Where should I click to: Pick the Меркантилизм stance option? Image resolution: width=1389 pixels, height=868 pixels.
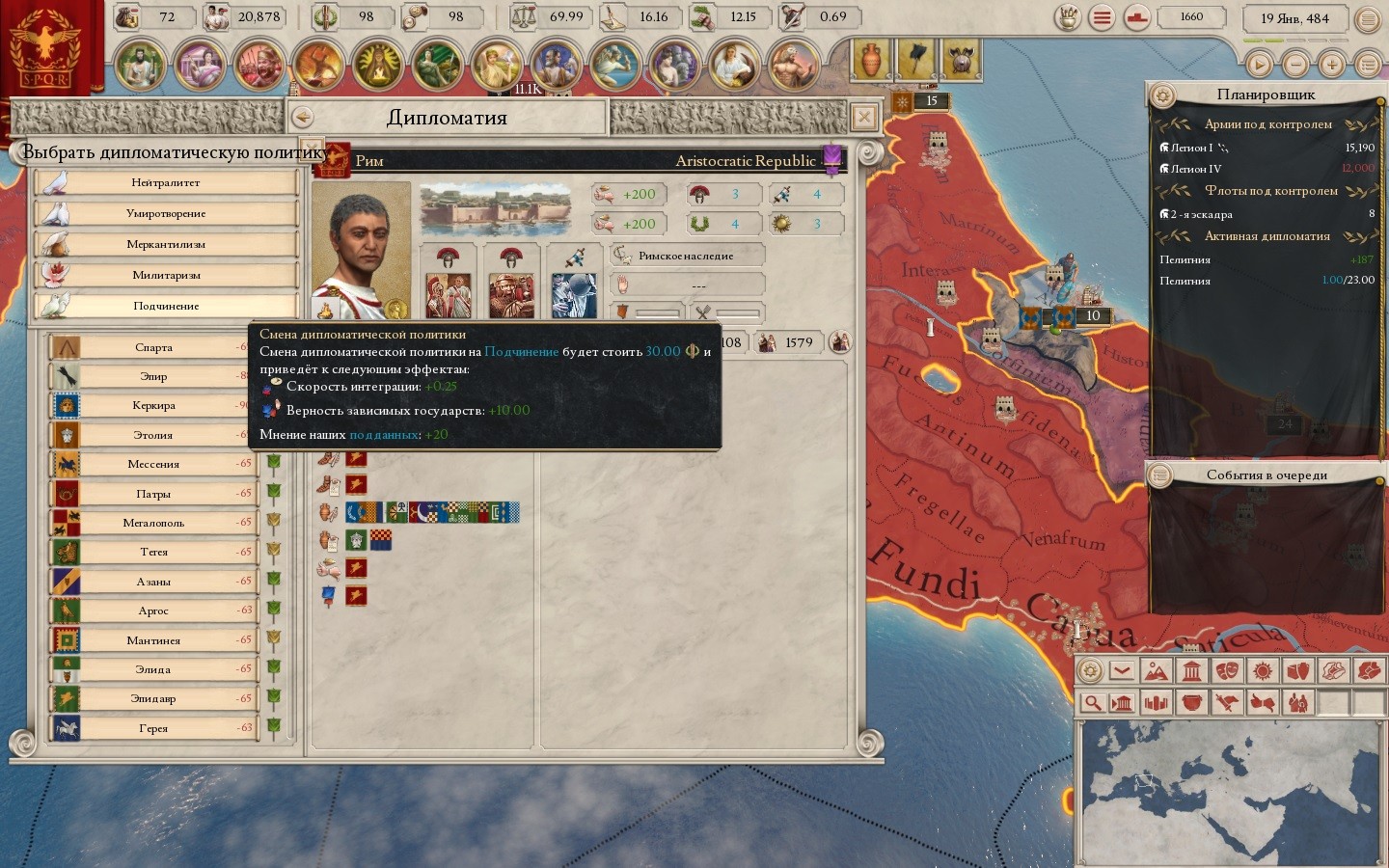click(166, 244)
